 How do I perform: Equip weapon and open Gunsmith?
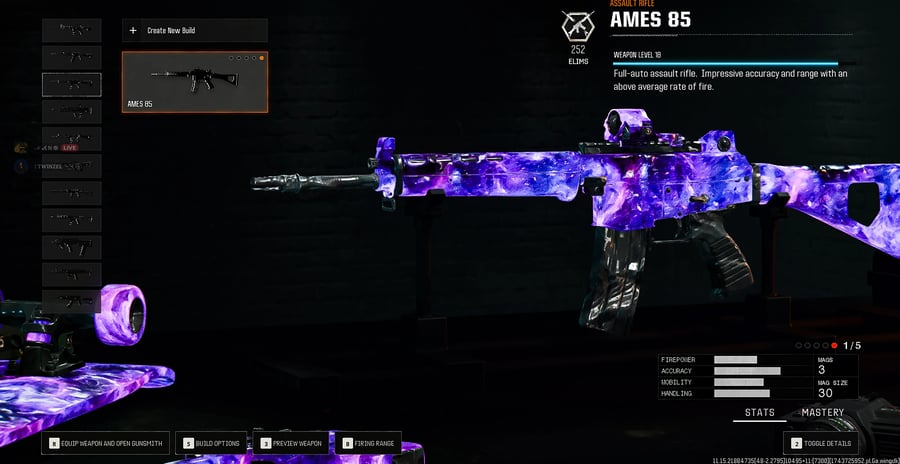click(x=106, y=443)
